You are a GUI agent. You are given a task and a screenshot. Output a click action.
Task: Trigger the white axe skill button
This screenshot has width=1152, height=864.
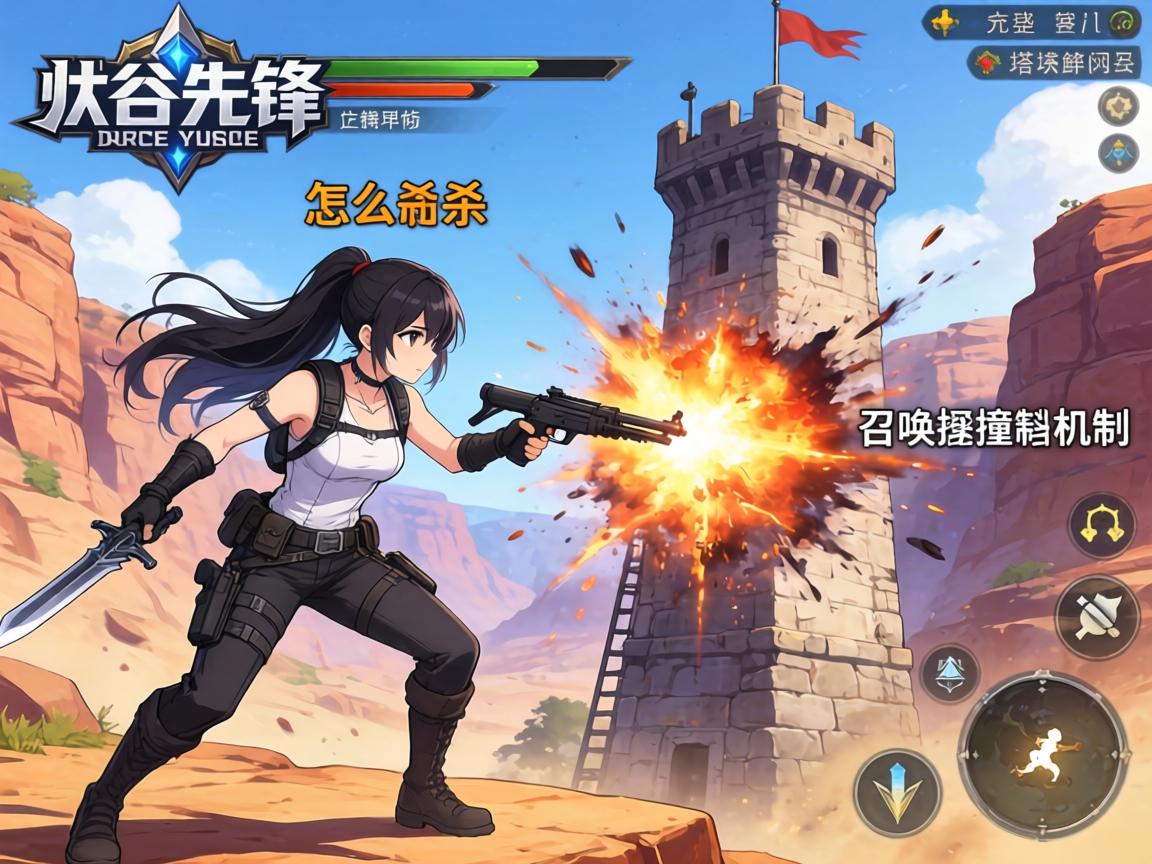click(x=1097, y=617)
